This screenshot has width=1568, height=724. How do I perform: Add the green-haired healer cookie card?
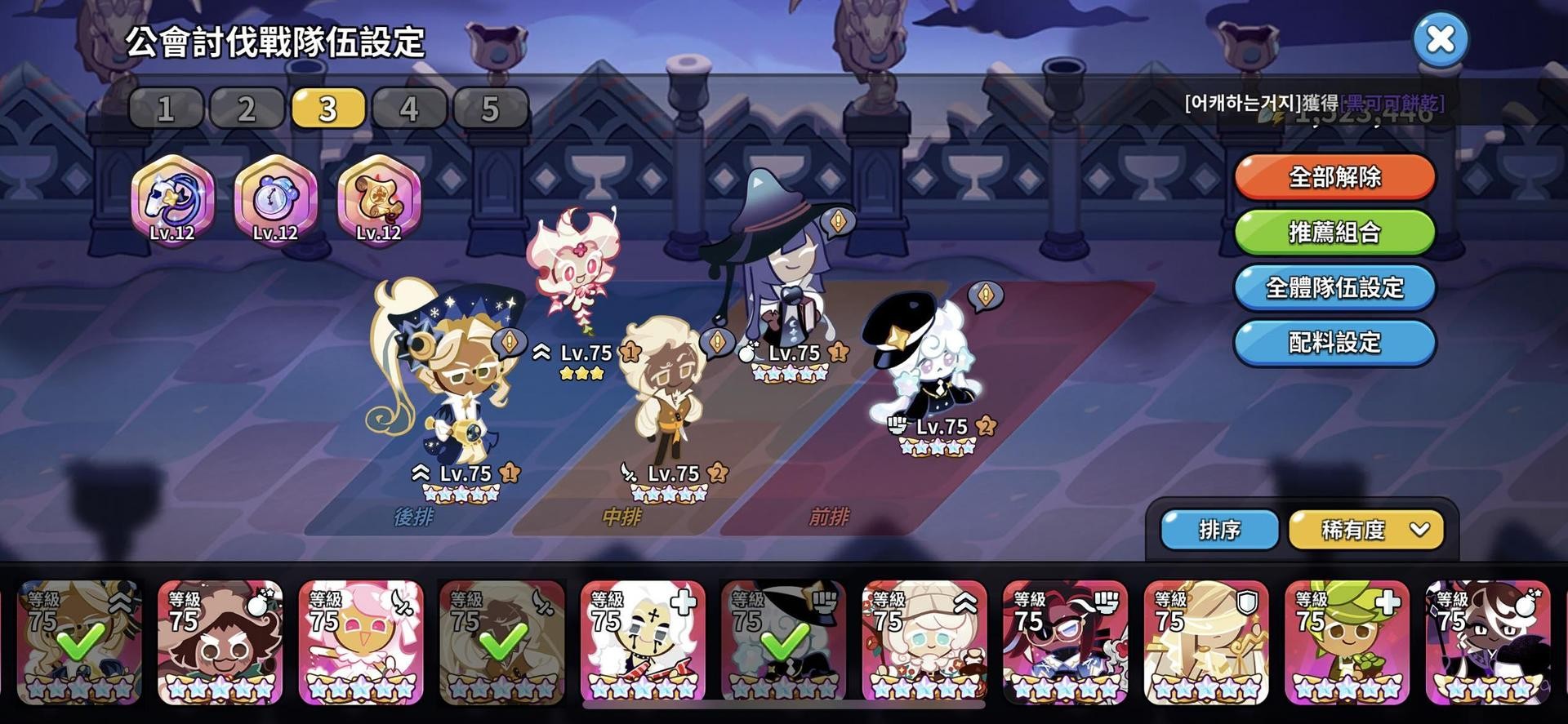[x=1347, y=643]
